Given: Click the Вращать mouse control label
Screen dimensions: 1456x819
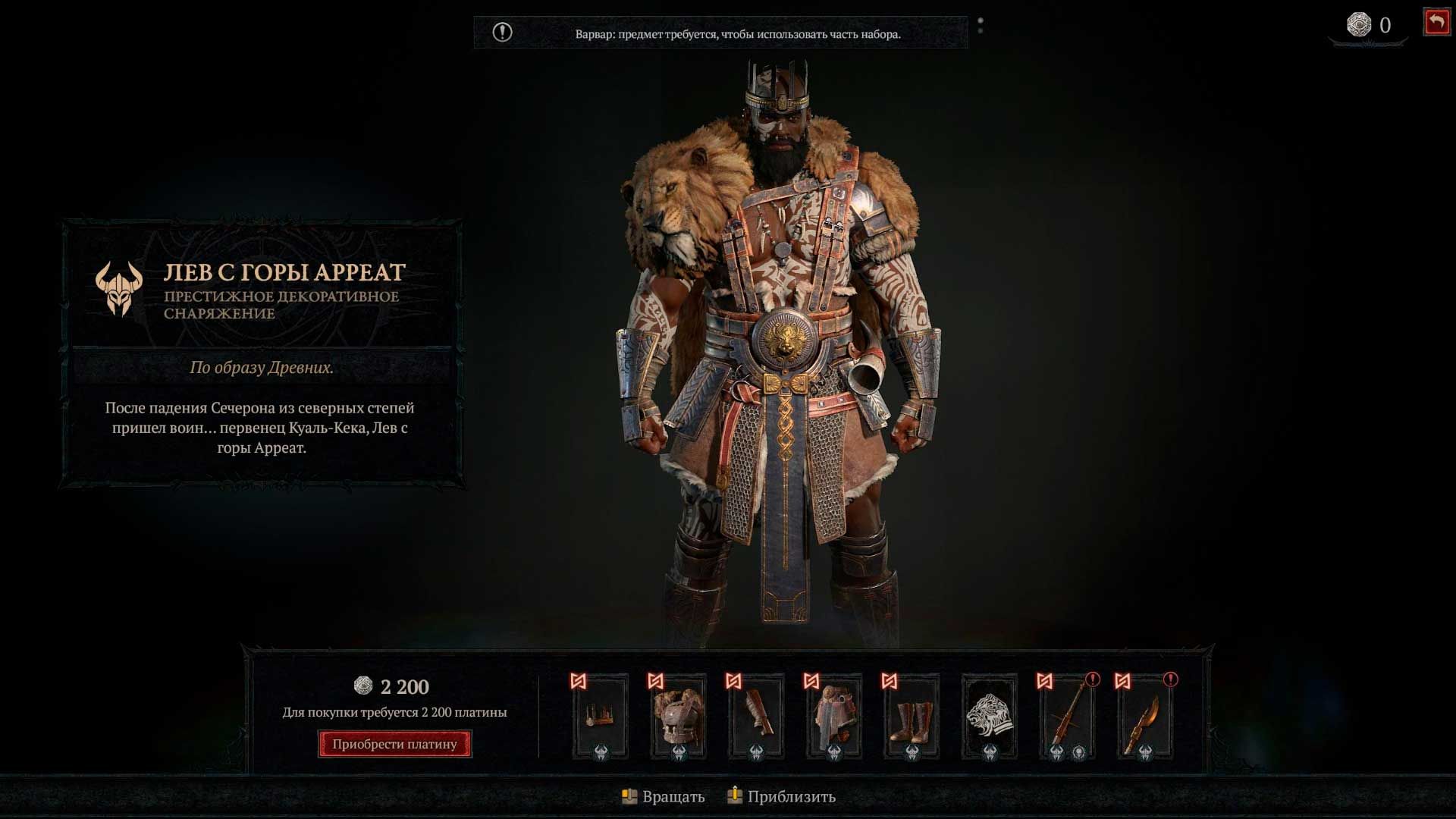Looking at the screenshot, I should [674, 797].
